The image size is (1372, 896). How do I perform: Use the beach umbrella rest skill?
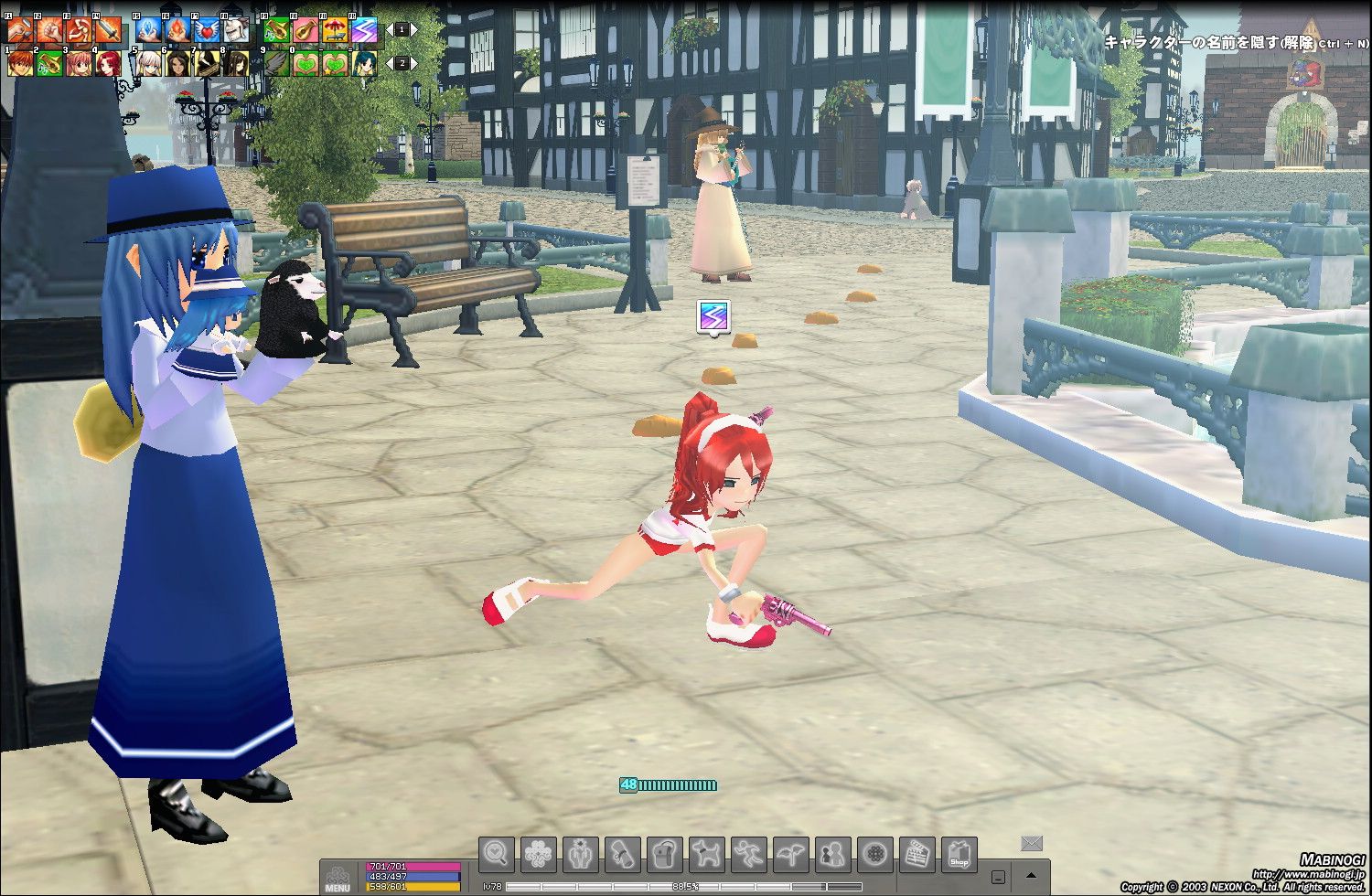335,30
